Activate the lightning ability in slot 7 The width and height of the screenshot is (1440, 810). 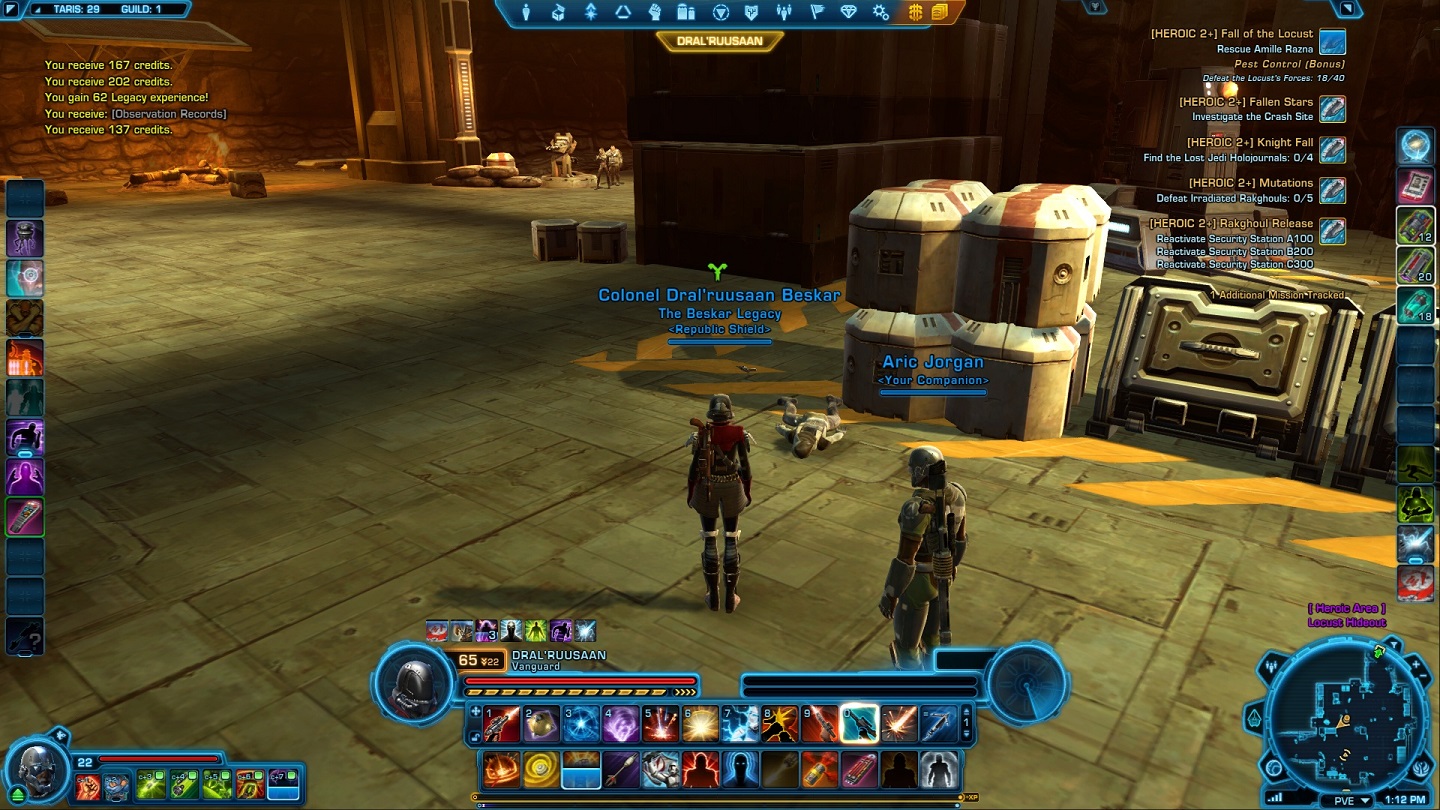[x=740, y=724]
